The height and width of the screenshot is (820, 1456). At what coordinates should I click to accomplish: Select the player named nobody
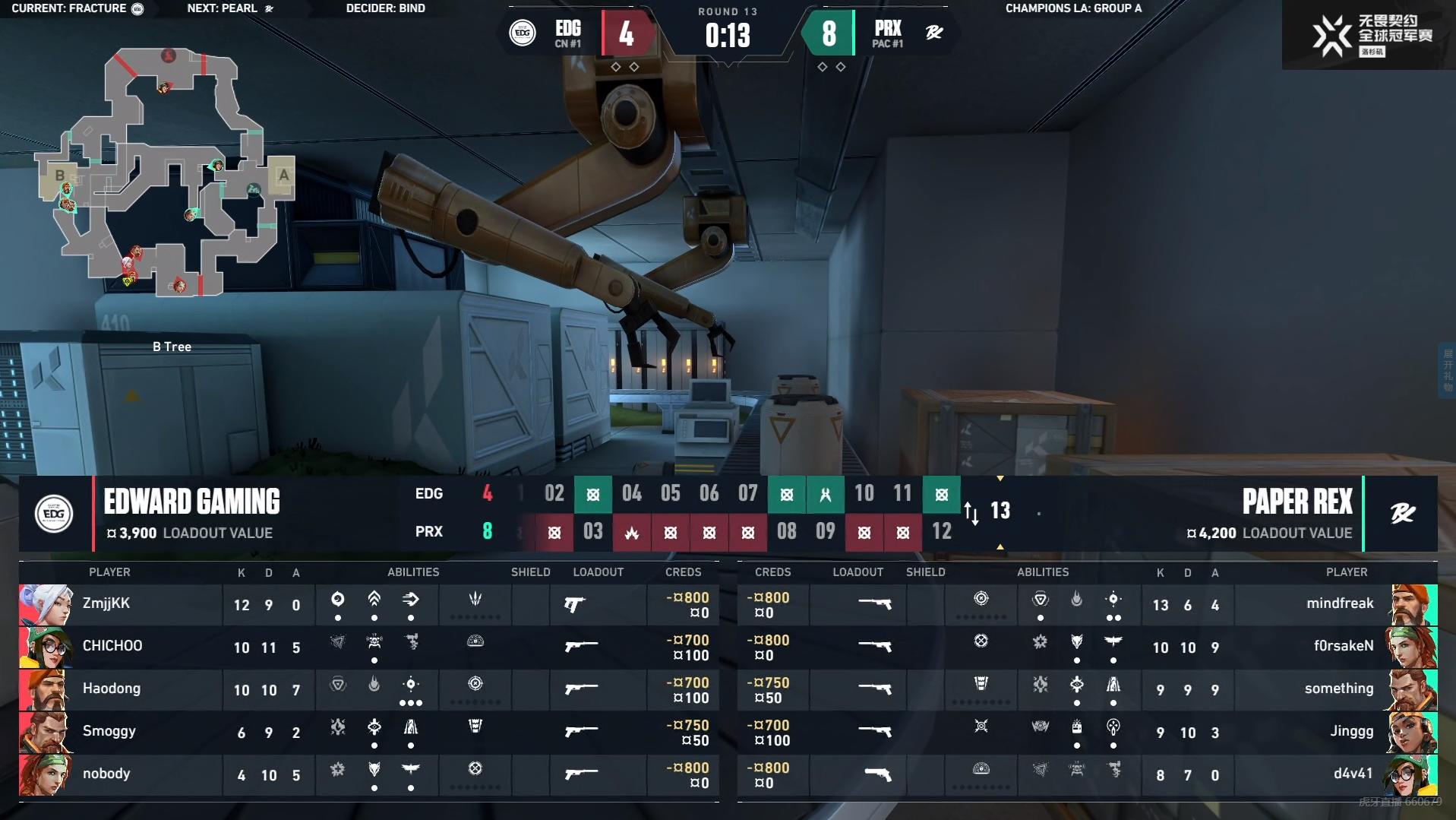click(106, 774)
